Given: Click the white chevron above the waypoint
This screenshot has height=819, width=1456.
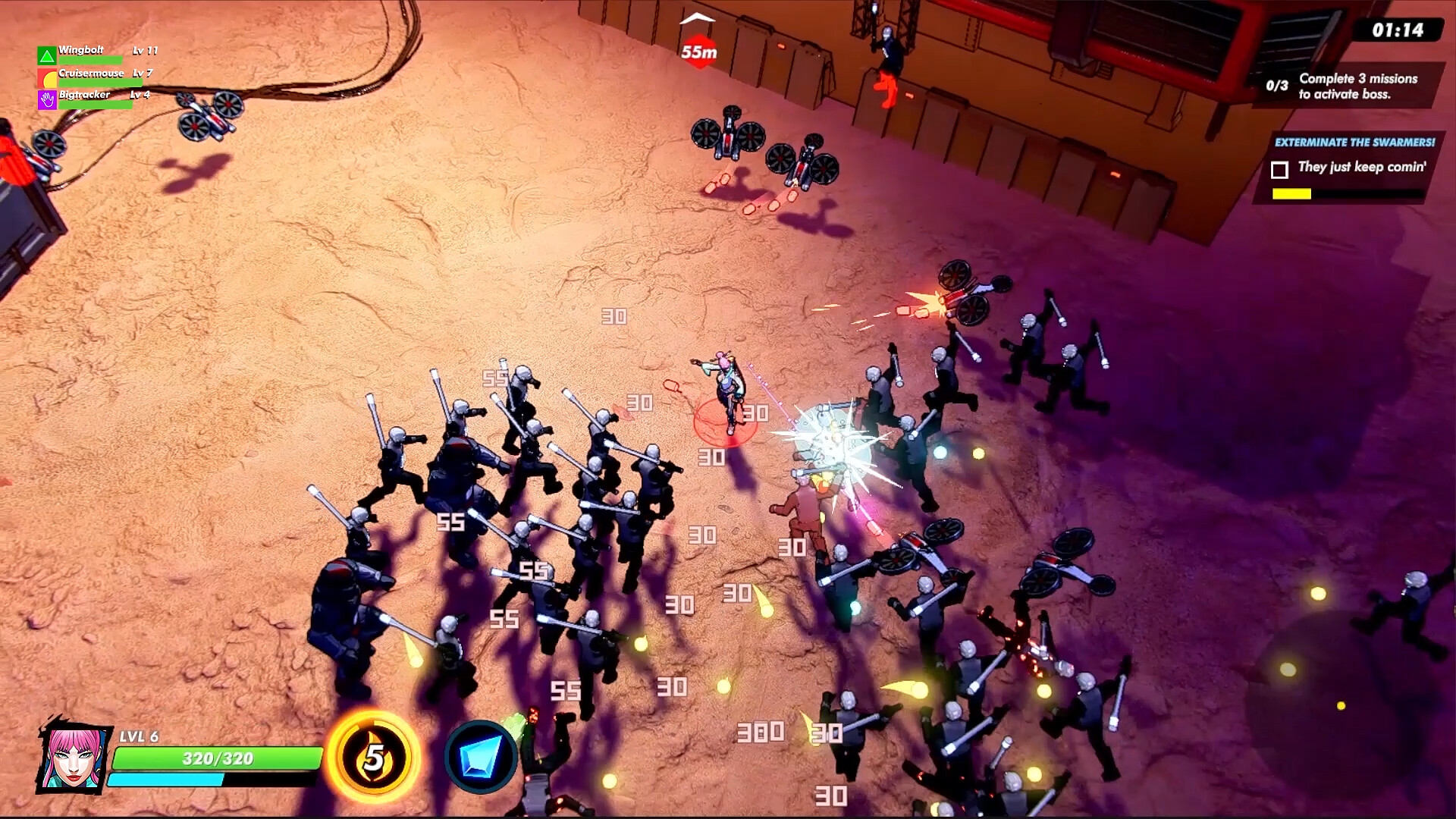Looking at the screenshot, I should (x=696, y=20).
